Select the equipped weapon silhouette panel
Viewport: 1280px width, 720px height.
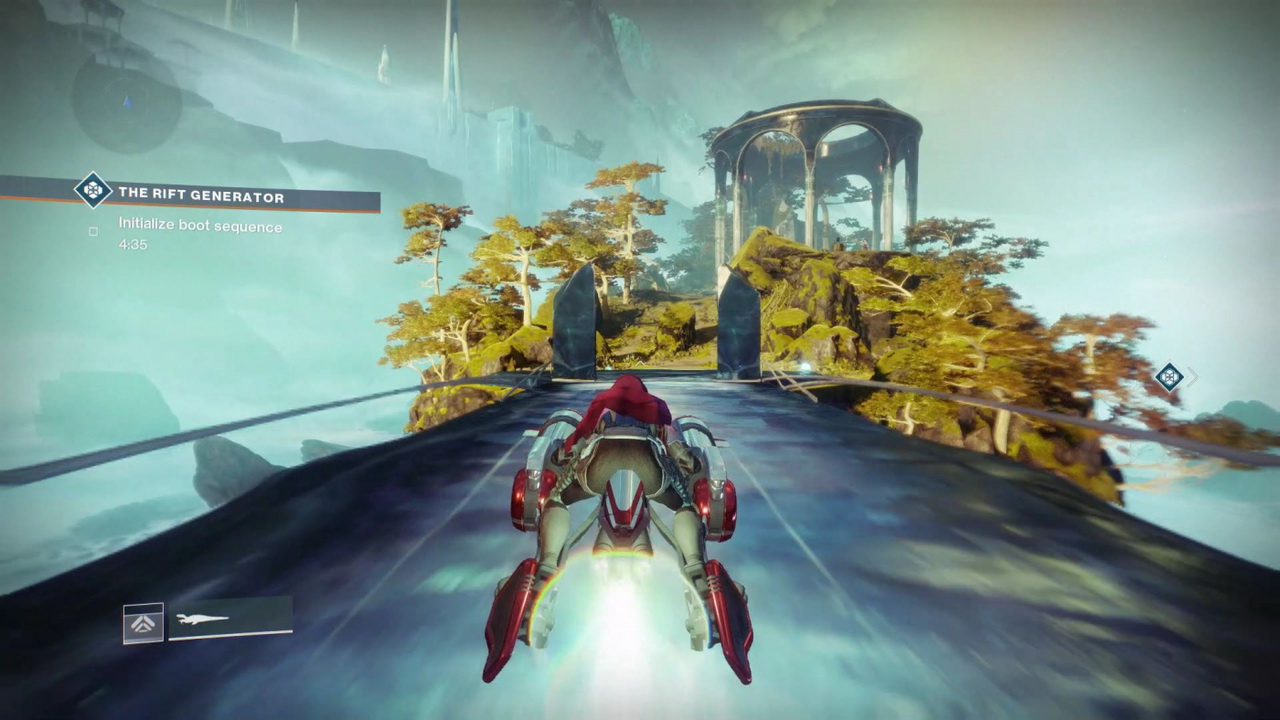pos(230,619)
